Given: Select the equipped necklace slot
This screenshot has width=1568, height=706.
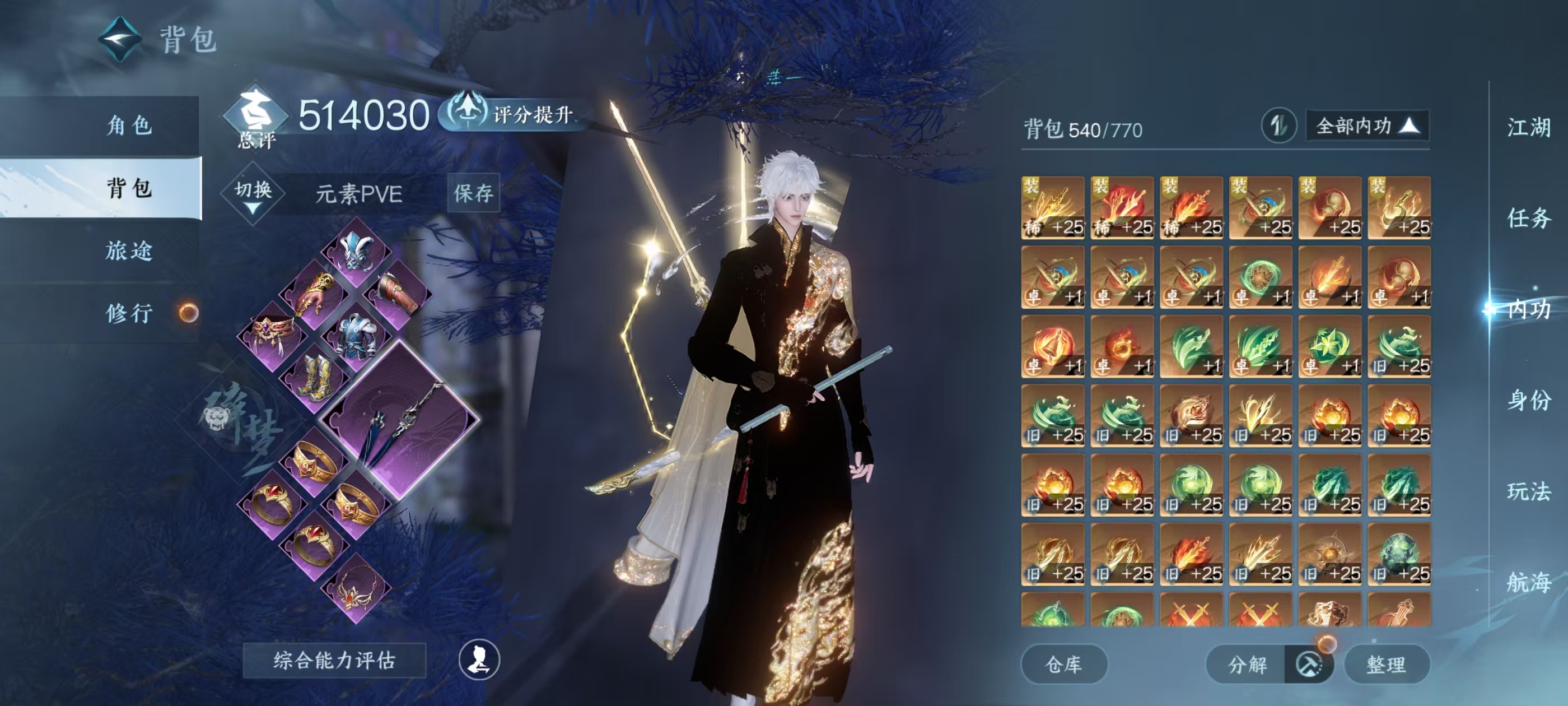Looking at the screenshot, I should 357,588.
